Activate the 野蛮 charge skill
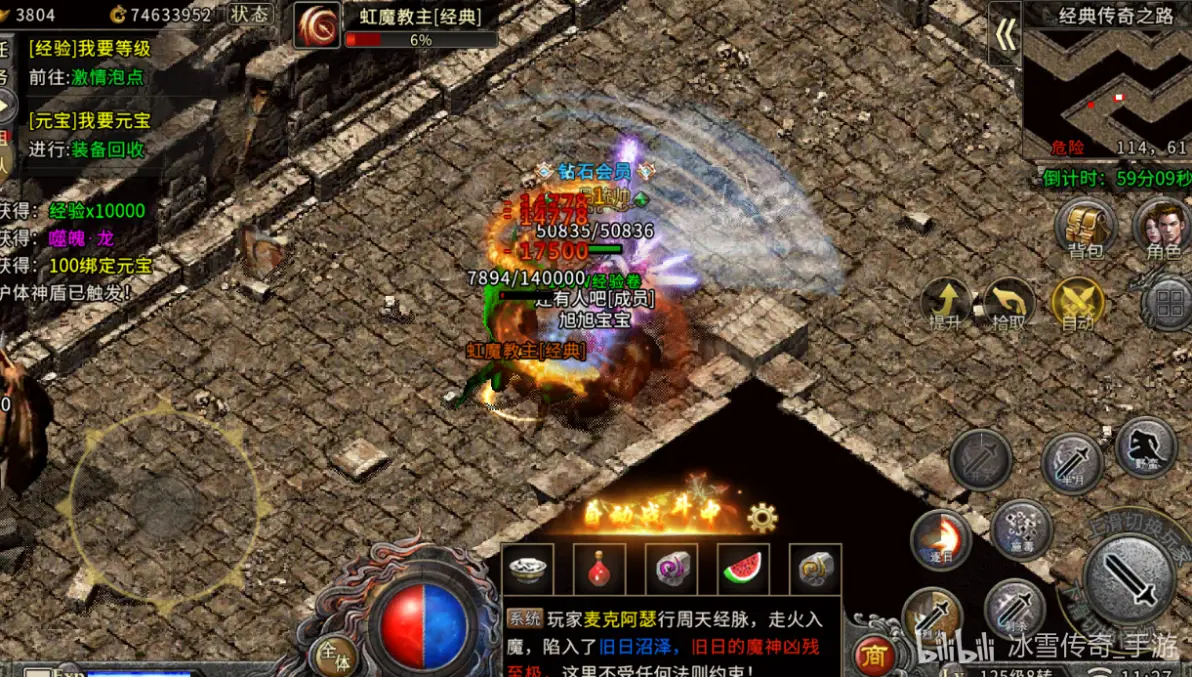 (x=1145, y=446)
